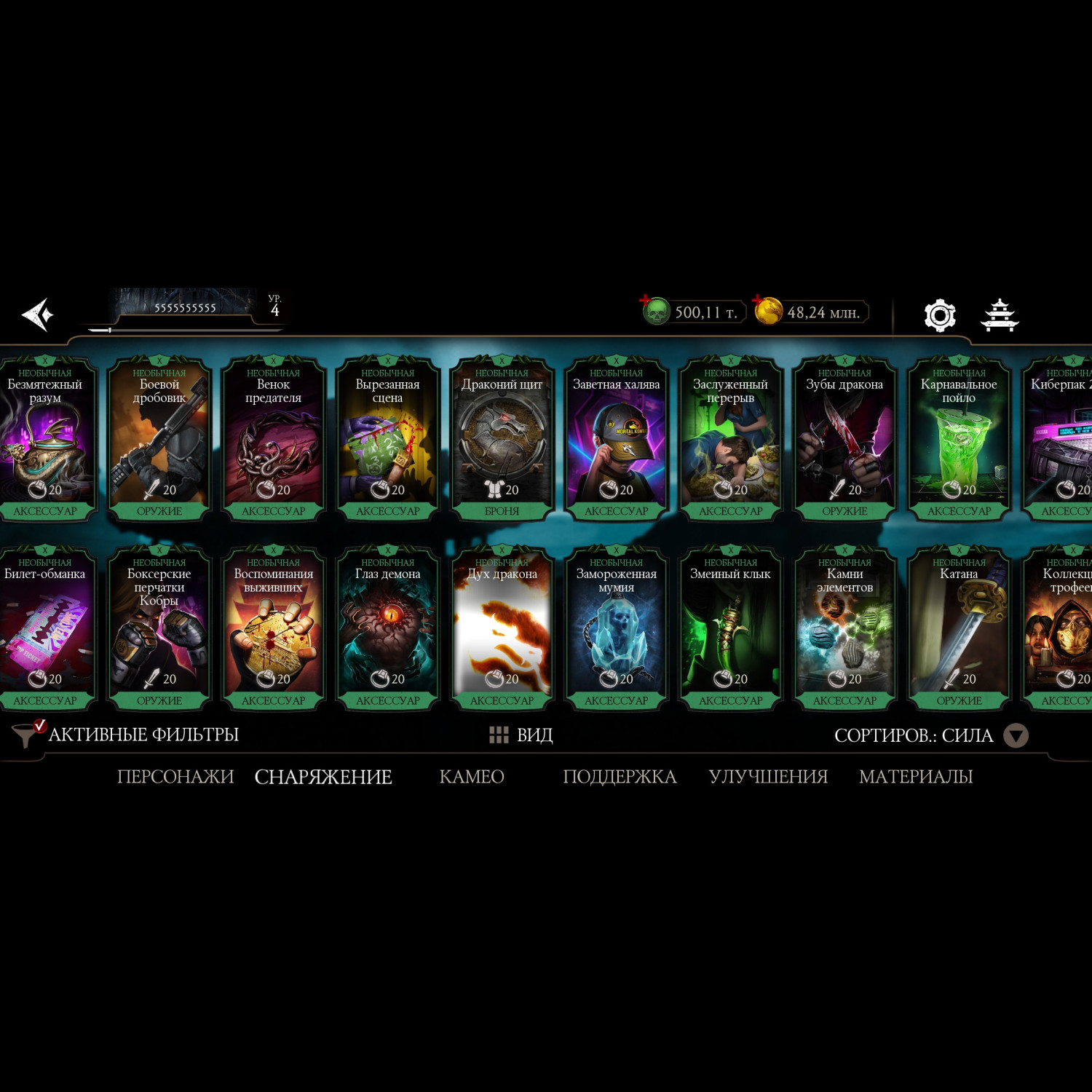Open the gear settings menu
Image resolution: width=1092 pixels, height=1092 pixels.
point(939,314)
